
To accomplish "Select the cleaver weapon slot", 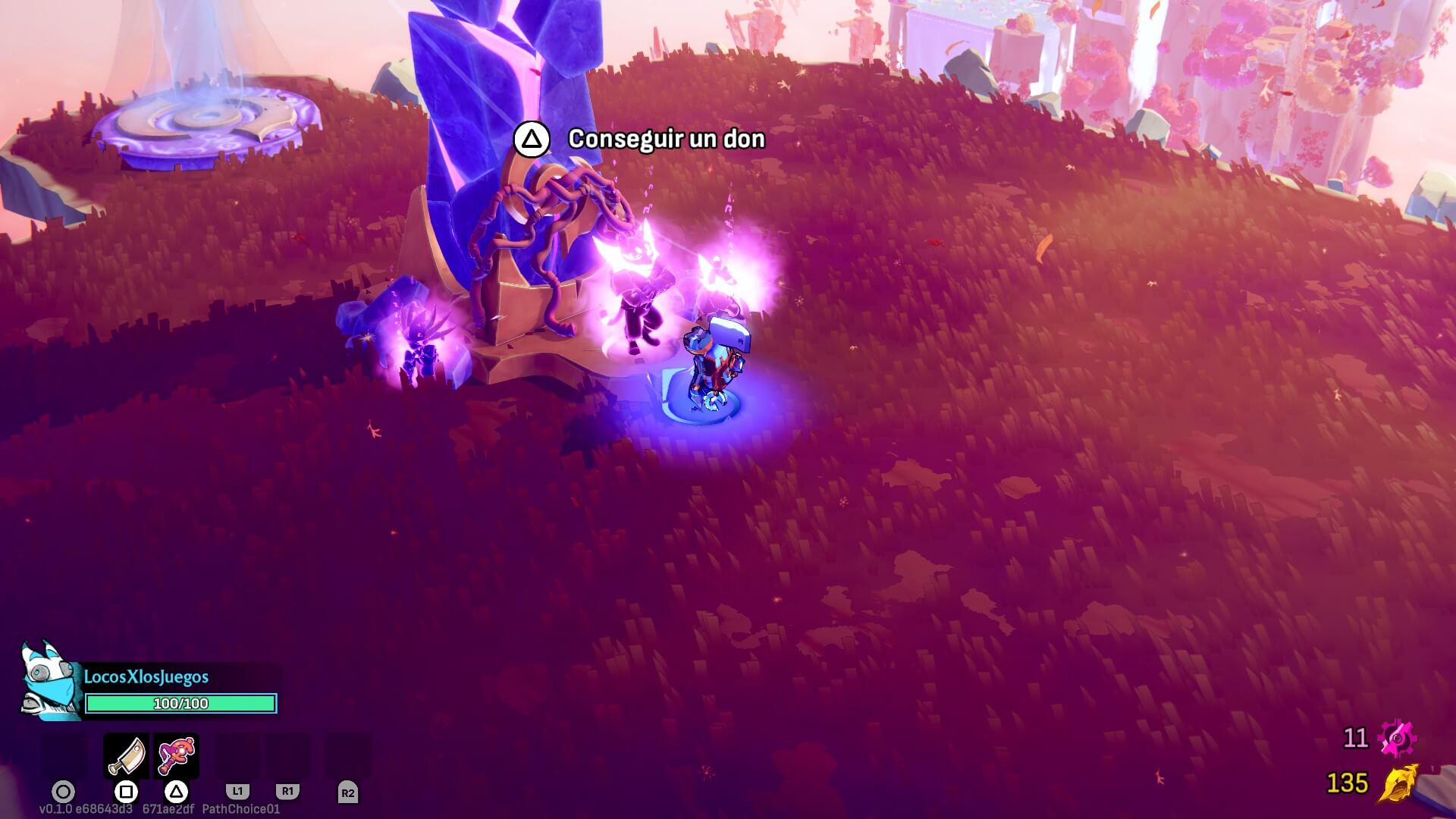I will coord(126,755).
